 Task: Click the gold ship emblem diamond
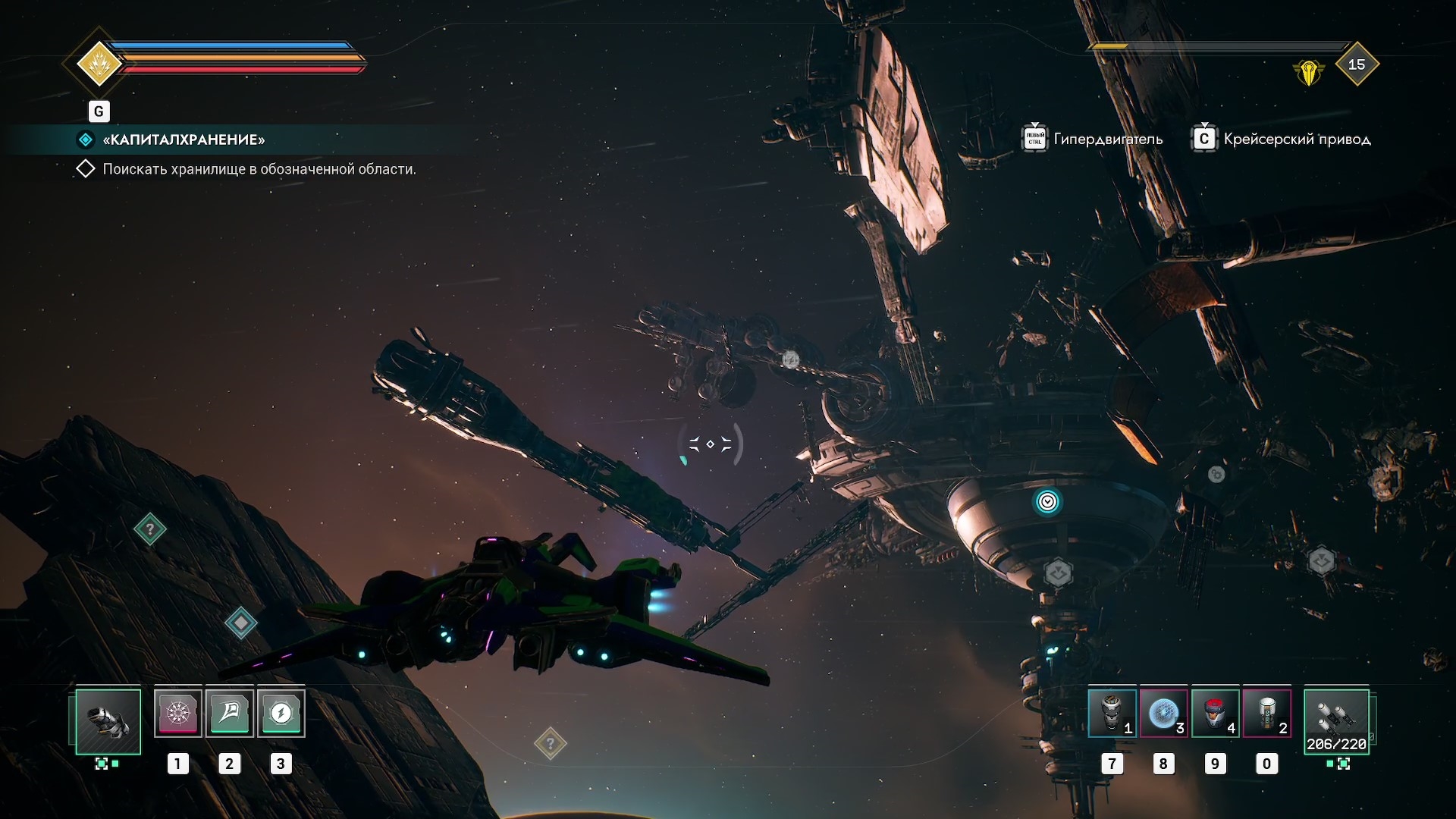pos(99,64)
